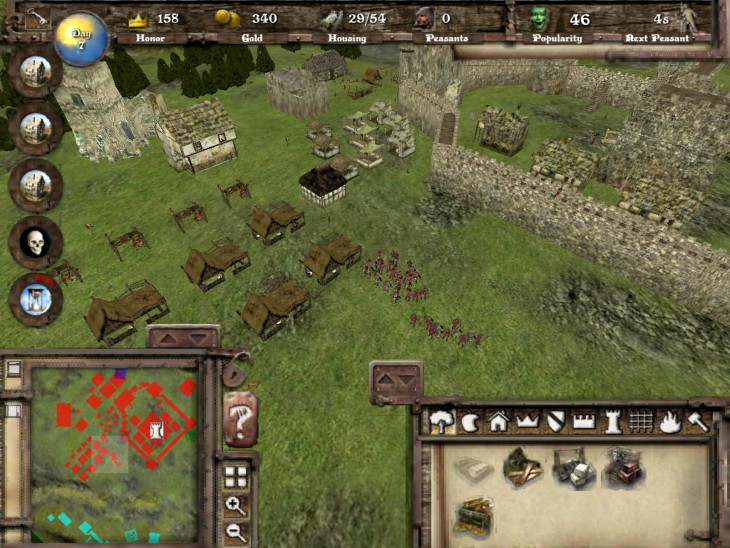
Task: Open the tree industry buildings tab
Action: coord(441,422)
